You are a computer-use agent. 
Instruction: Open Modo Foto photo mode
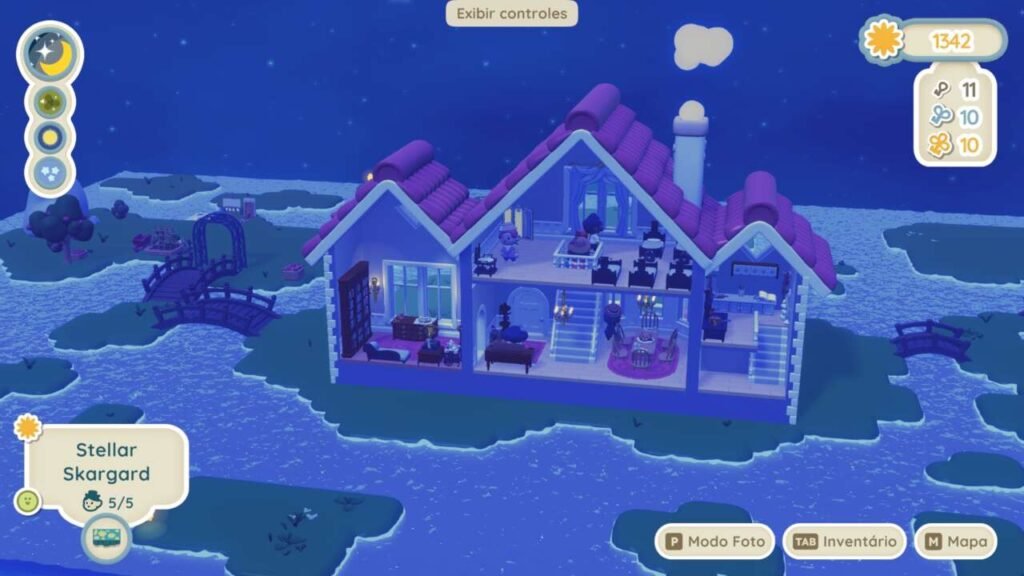pos(714,542)
